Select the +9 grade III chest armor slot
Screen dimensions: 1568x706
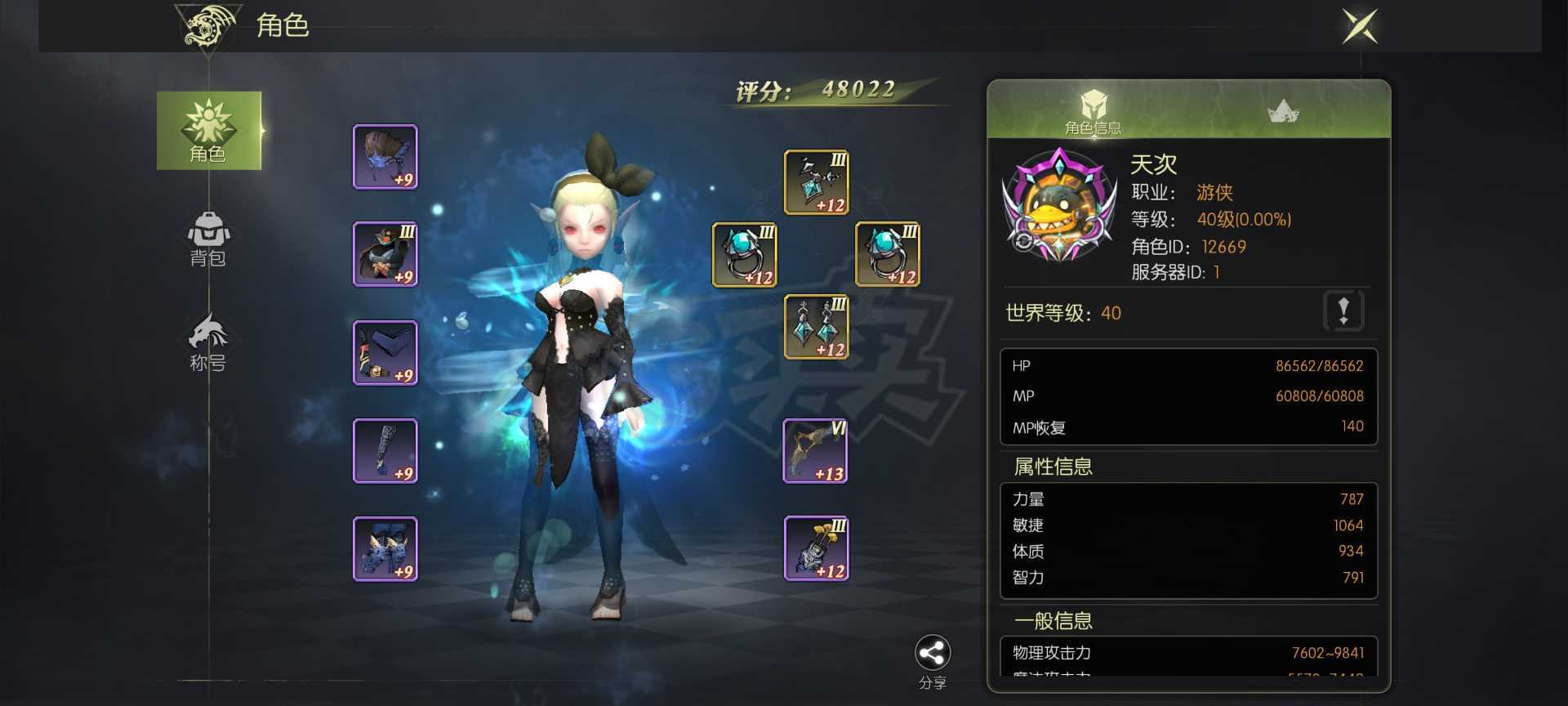coord(385,254)
